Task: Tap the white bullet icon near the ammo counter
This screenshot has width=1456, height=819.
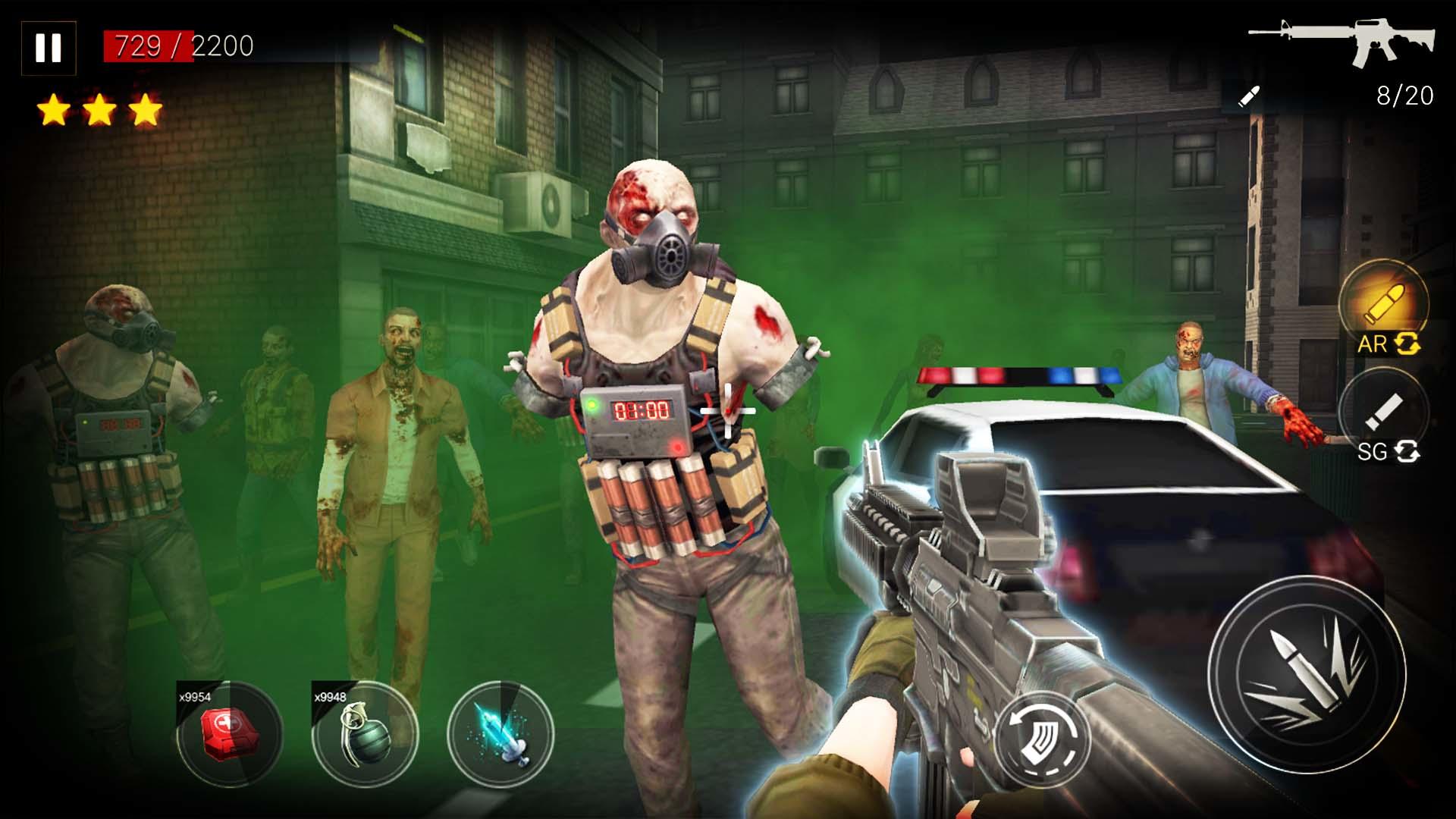Action: tap(1248, 96)
